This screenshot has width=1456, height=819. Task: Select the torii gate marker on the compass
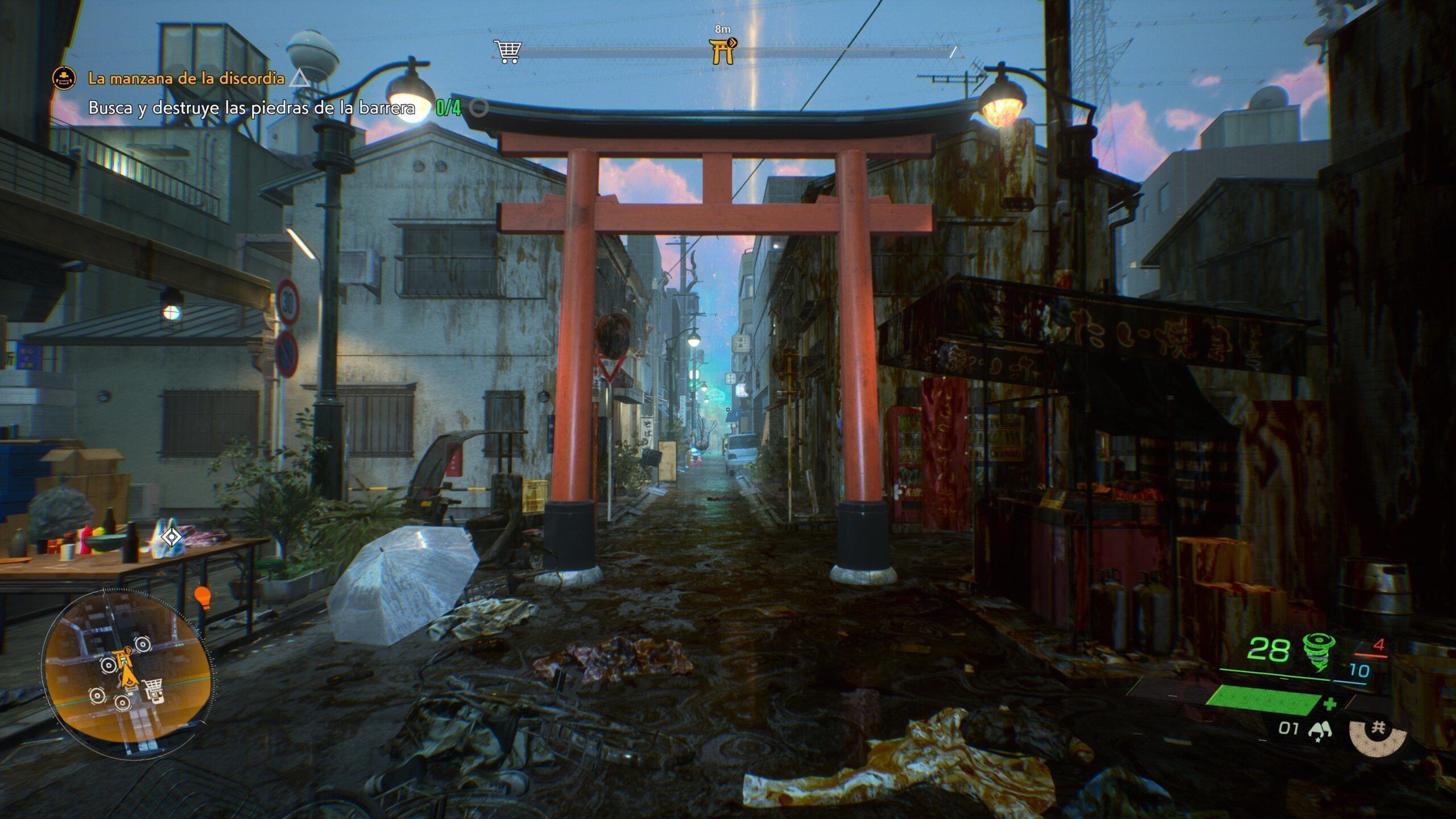click(x=722, y=51)
